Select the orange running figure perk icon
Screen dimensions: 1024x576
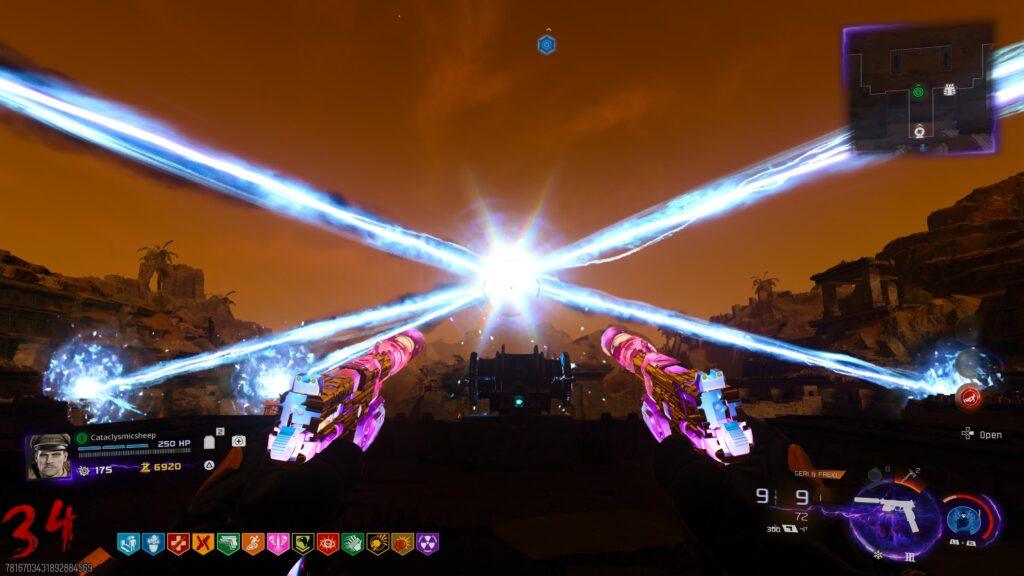click(253, 543)
